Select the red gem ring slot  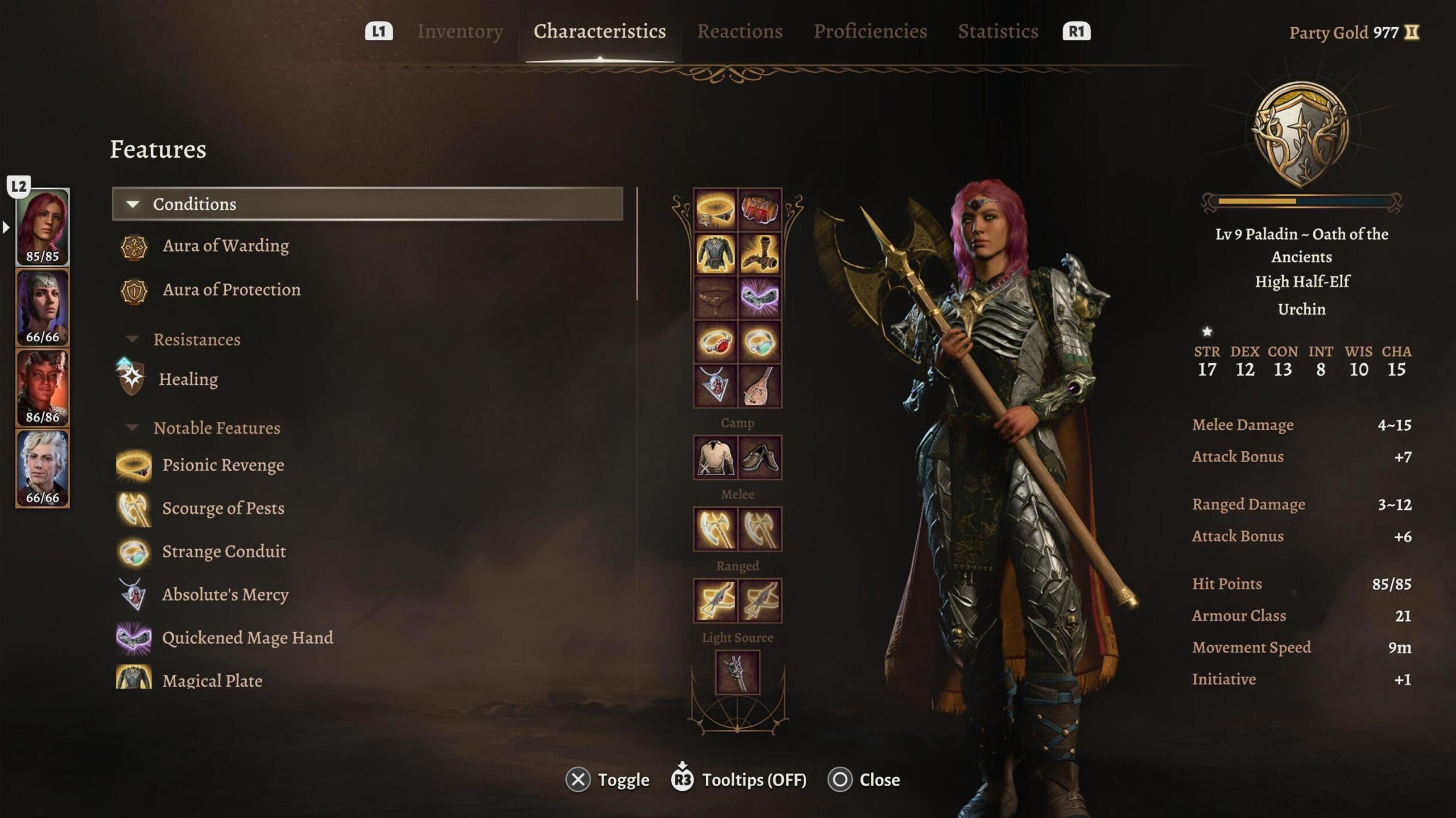pos(715,343)
